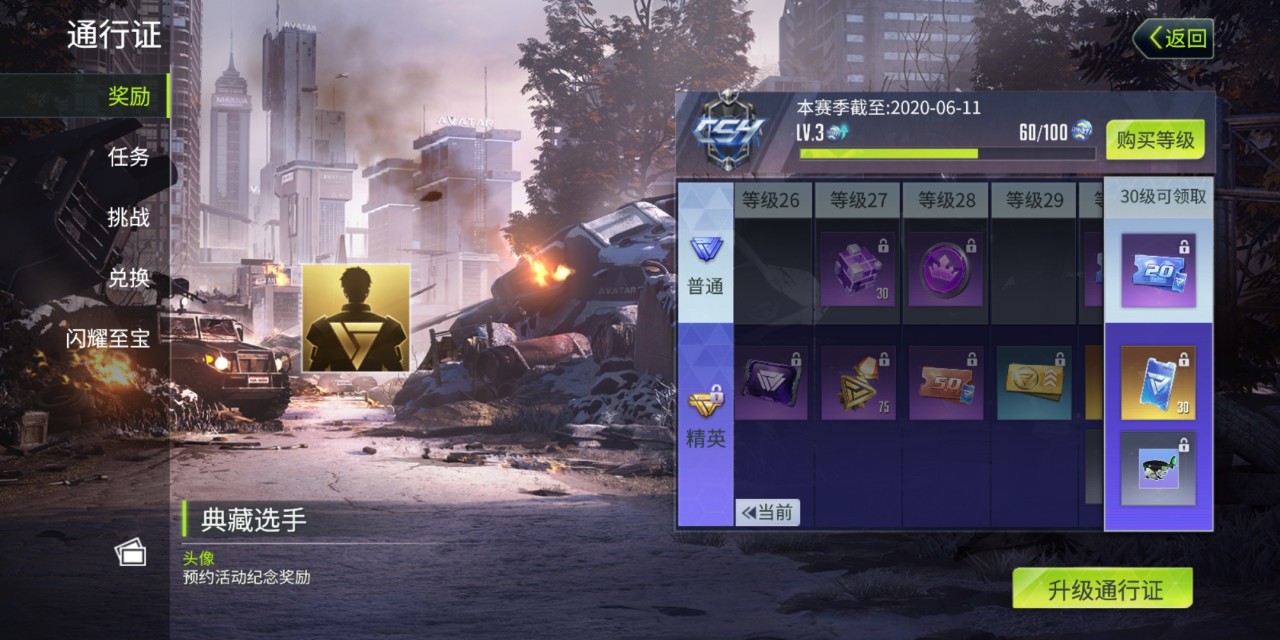Buy levels with 购买等级 button
1280x640 pixels.
click(x=1155, y=140)
